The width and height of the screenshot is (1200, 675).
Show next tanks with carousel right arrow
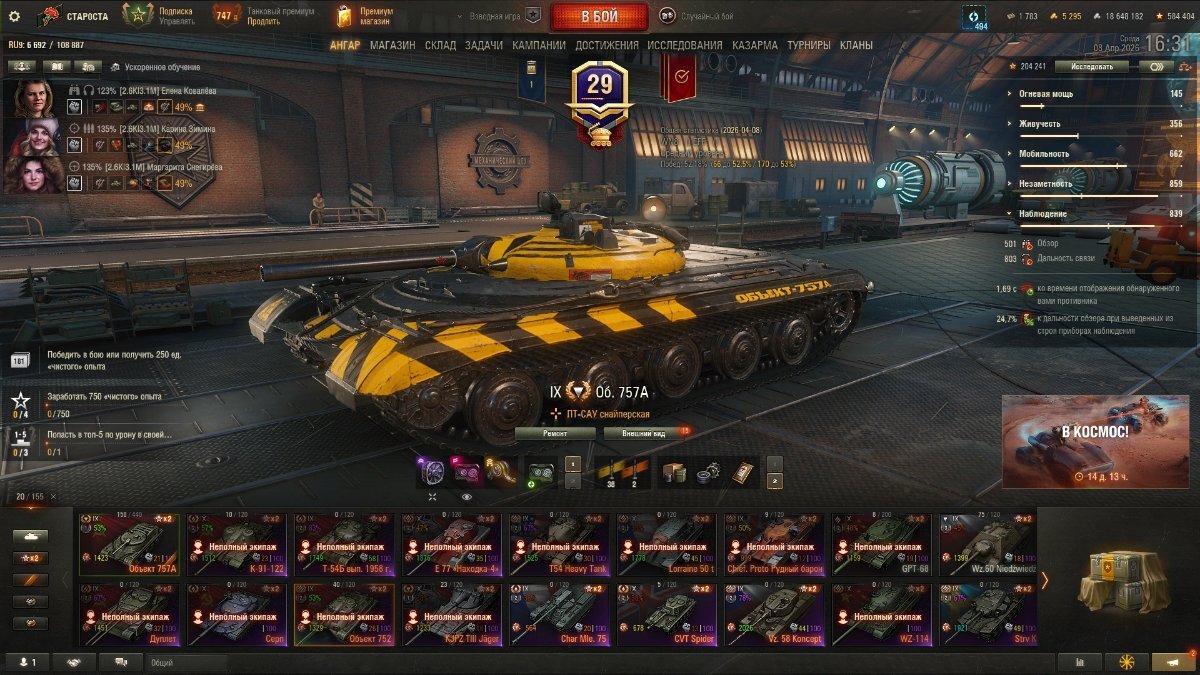pos(1045,580)
